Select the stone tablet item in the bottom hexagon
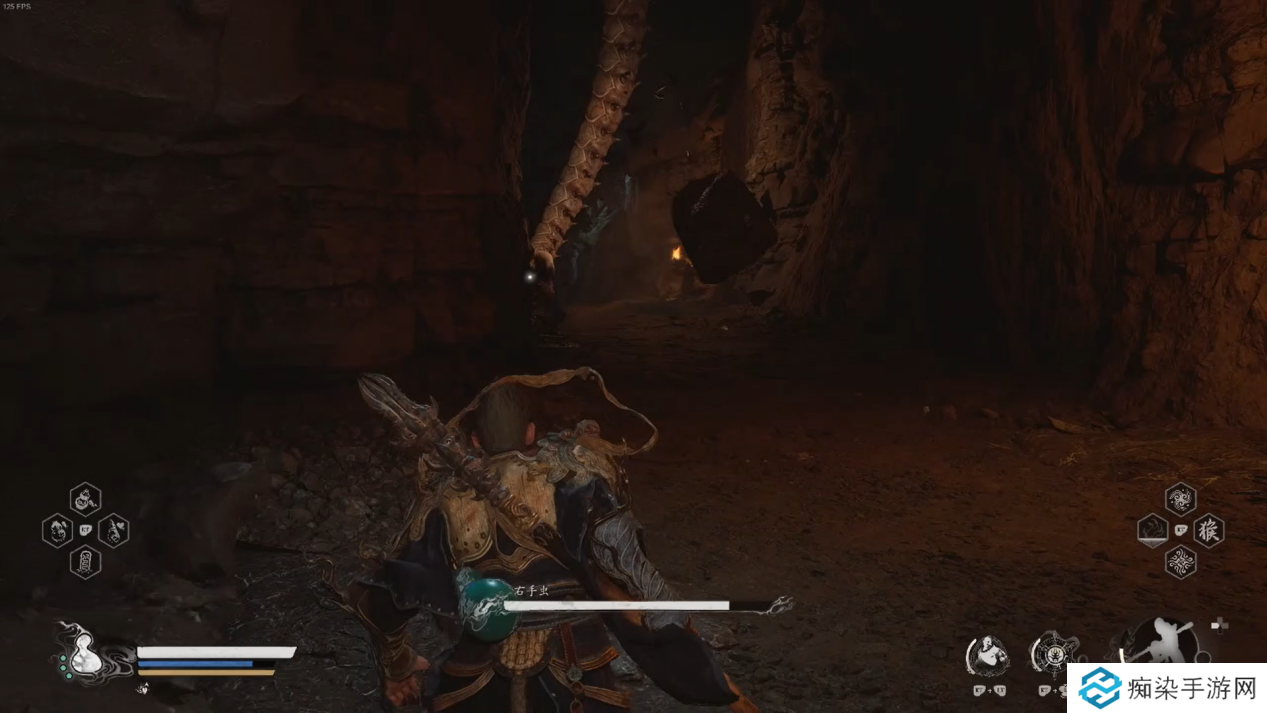The image size is (1267, 713). point(85,562)
